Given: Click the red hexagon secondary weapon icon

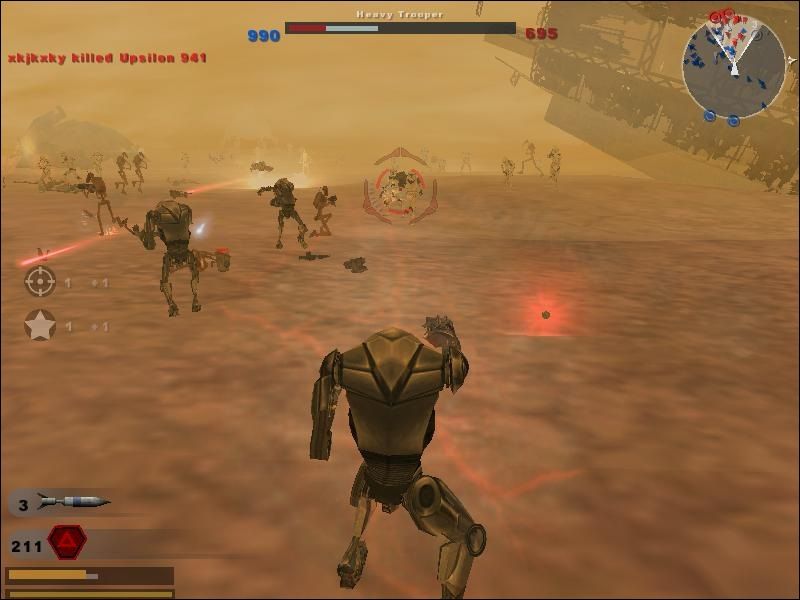Looking at the screenshot, I should 67,542.
